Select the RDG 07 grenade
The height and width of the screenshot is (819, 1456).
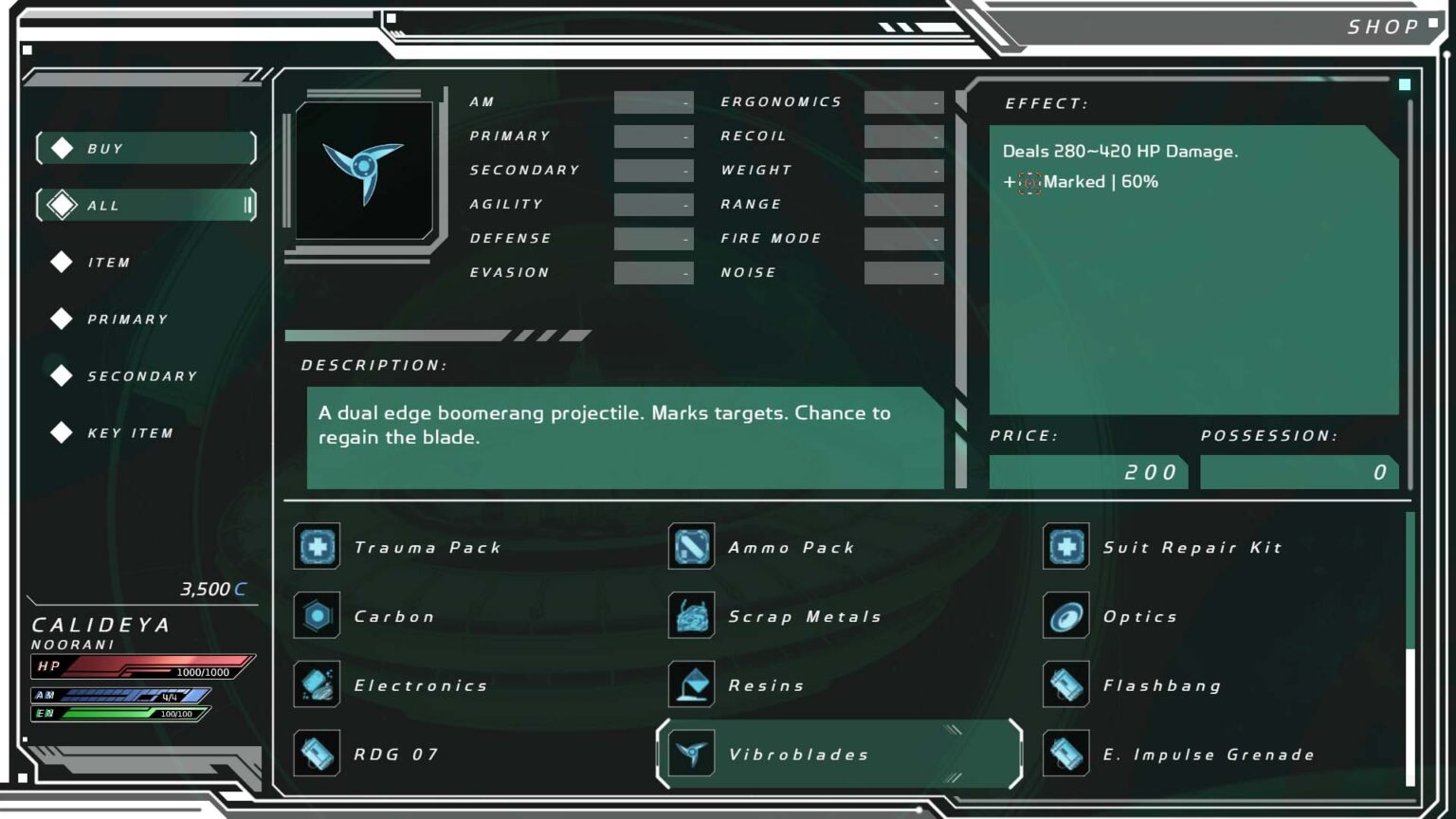(x=395, y=755)
